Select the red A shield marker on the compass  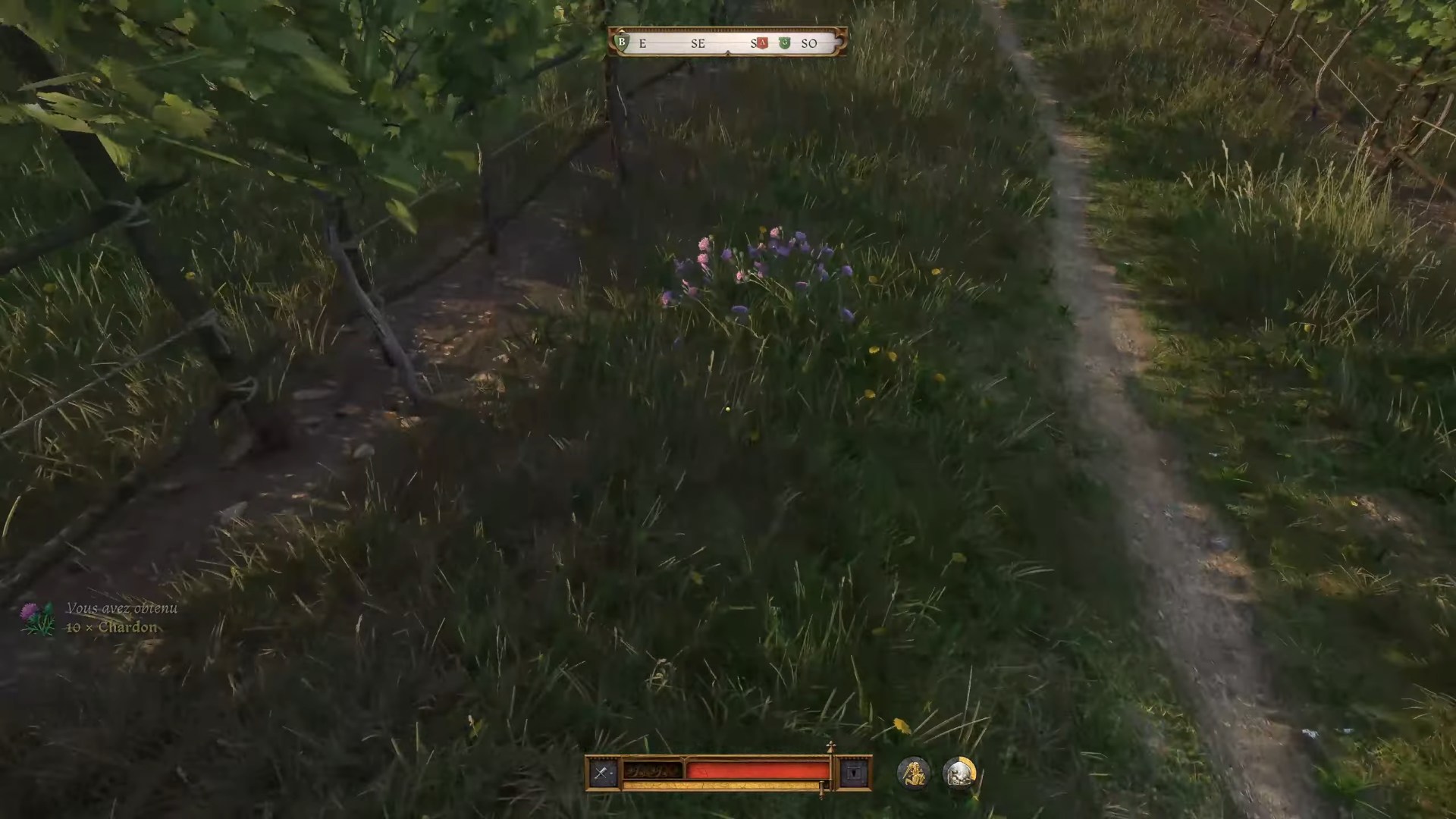(762, 42)
